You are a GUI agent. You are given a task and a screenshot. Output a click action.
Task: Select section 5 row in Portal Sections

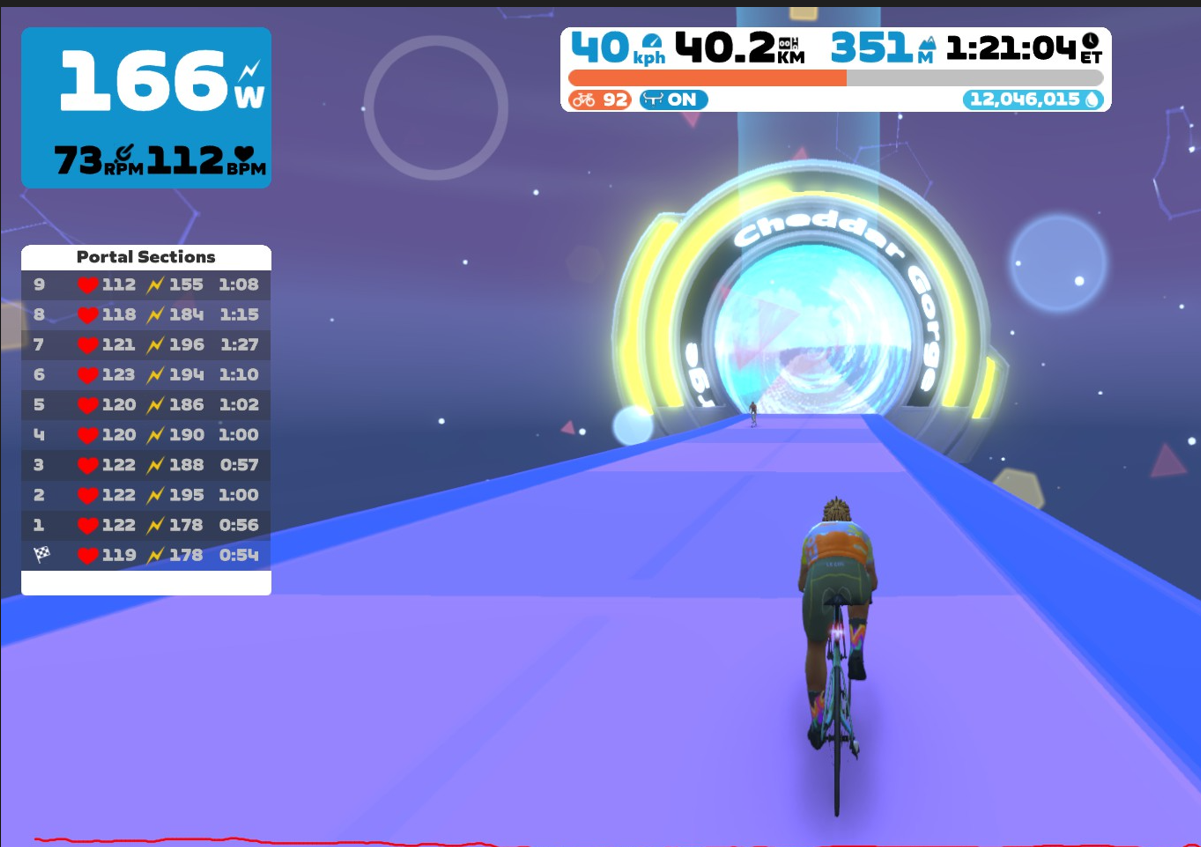point(146,405)
